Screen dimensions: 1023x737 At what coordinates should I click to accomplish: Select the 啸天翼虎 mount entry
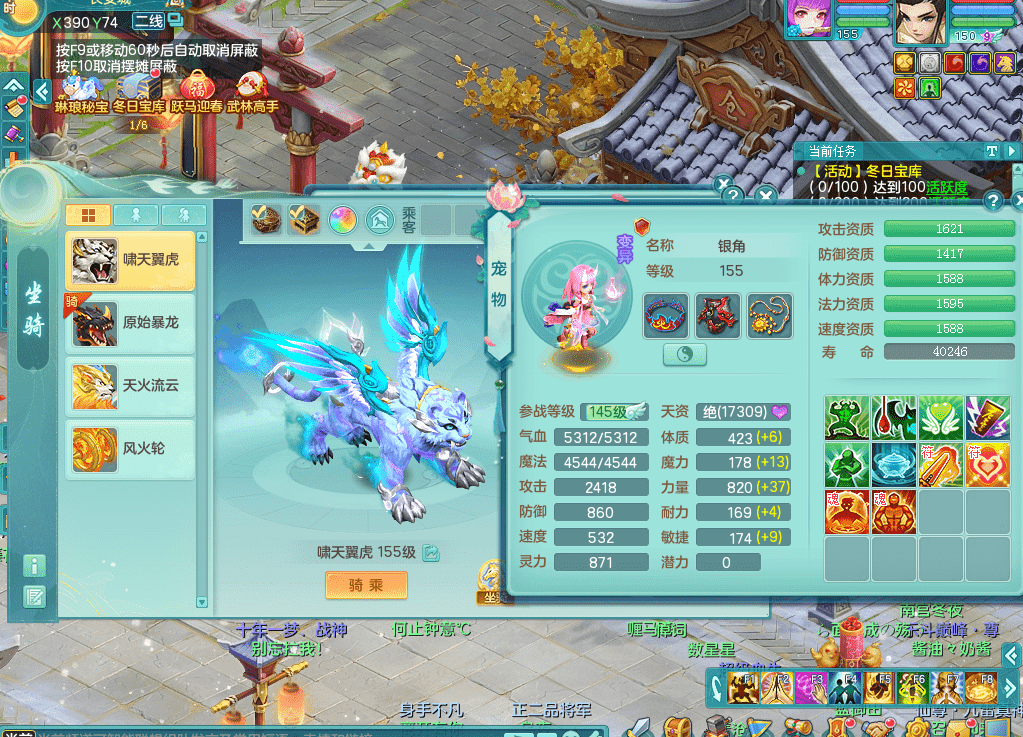(130, 260)
